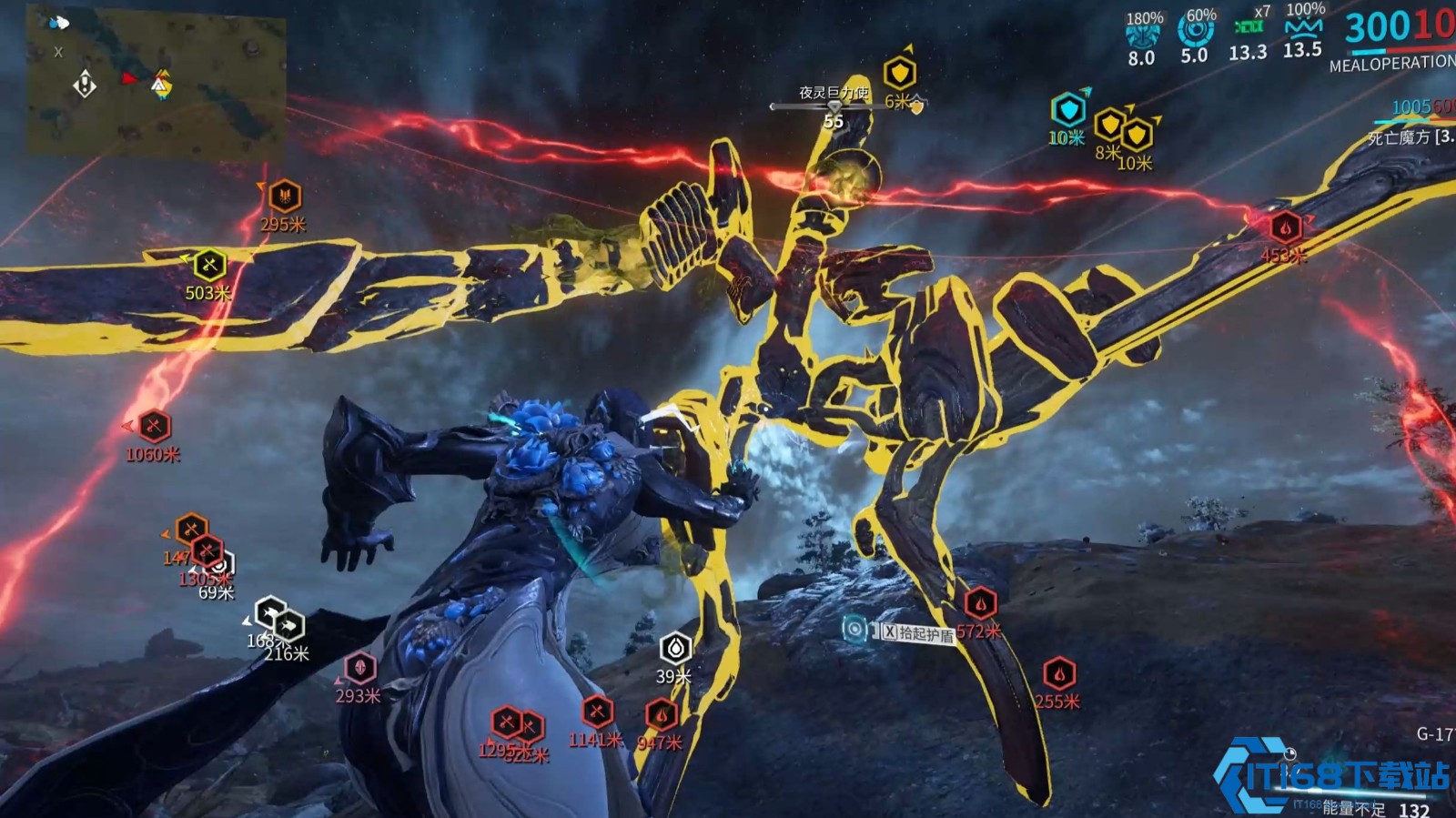Image resolution: width=1456 pixels, height=818 pixels.
Task: Click the red 1141米 waypoint marker
Action: [597, 712]
